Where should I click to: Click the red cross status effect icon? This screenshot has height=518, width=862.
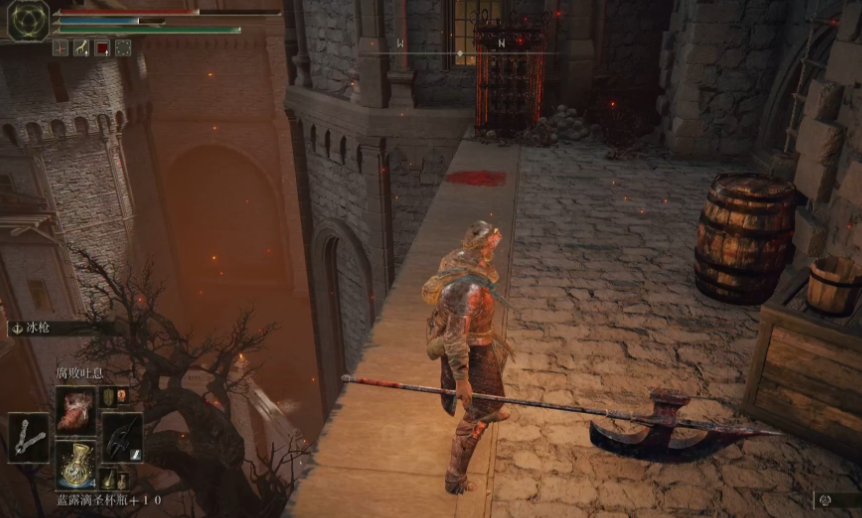tap(60, 47)
